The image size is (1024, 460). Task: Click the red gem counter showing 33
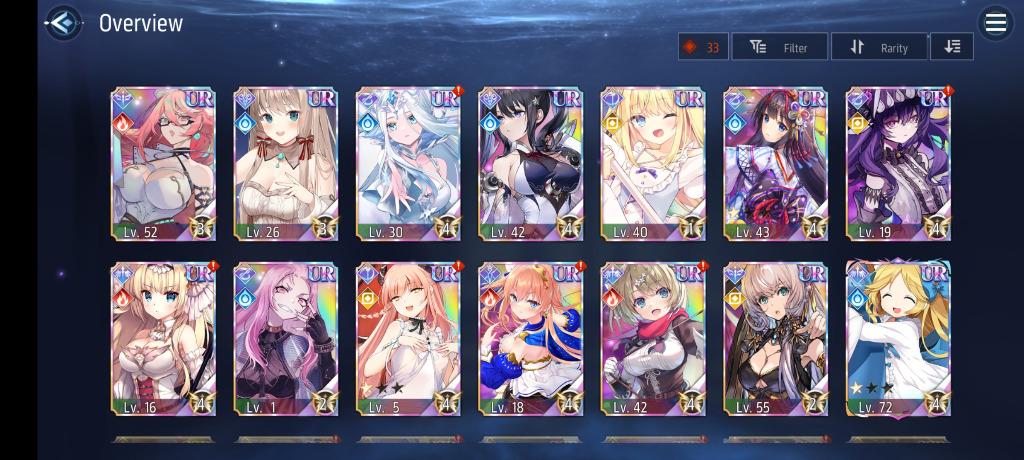click(x=703, y=47)
